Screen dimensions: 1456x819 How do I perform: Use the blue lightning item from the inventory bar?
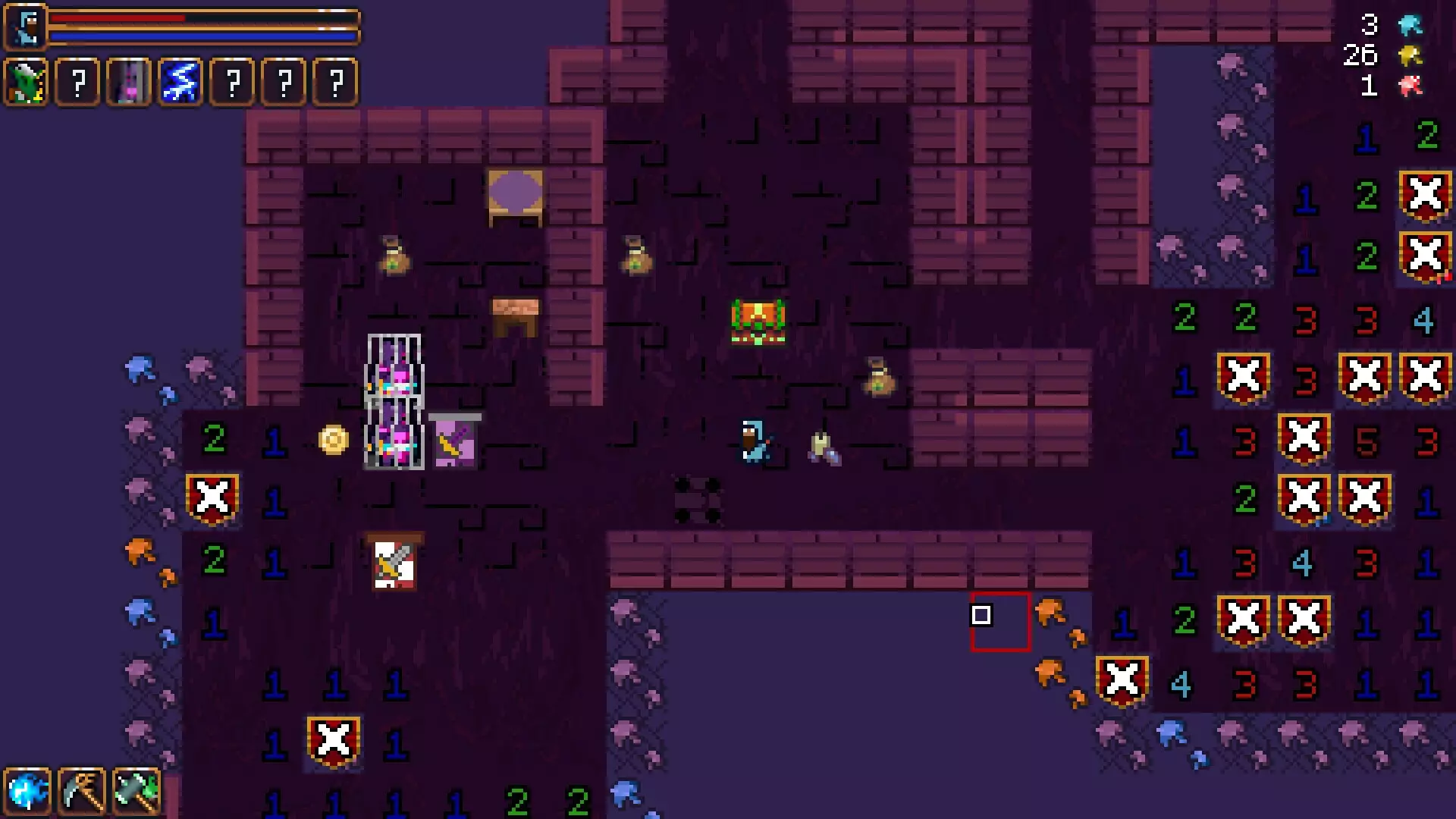[x=179, y=82]
